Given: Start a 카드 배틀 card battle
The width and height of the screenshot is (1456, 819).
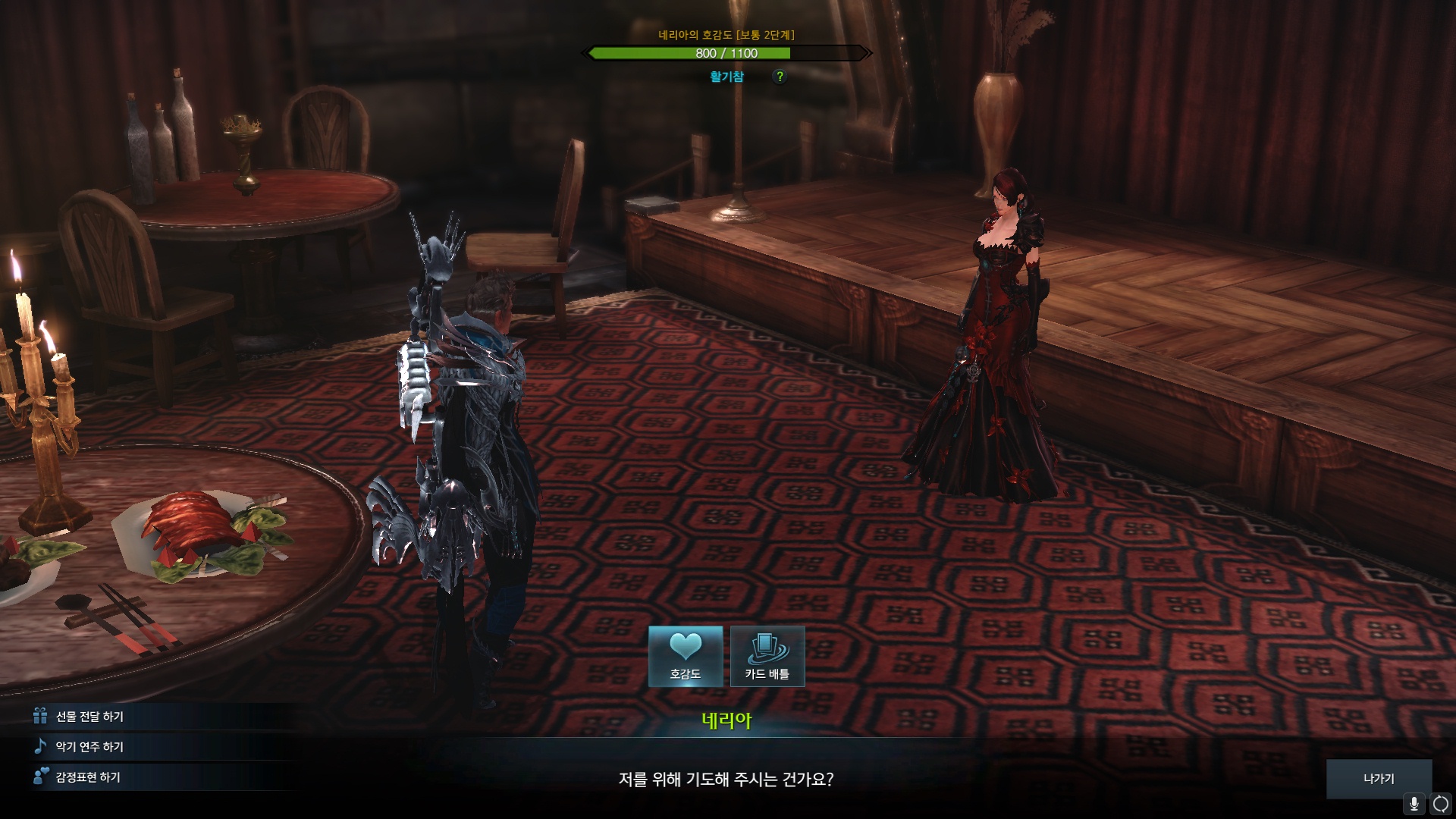Looking at the screenshot, I should tap(767, 656).
